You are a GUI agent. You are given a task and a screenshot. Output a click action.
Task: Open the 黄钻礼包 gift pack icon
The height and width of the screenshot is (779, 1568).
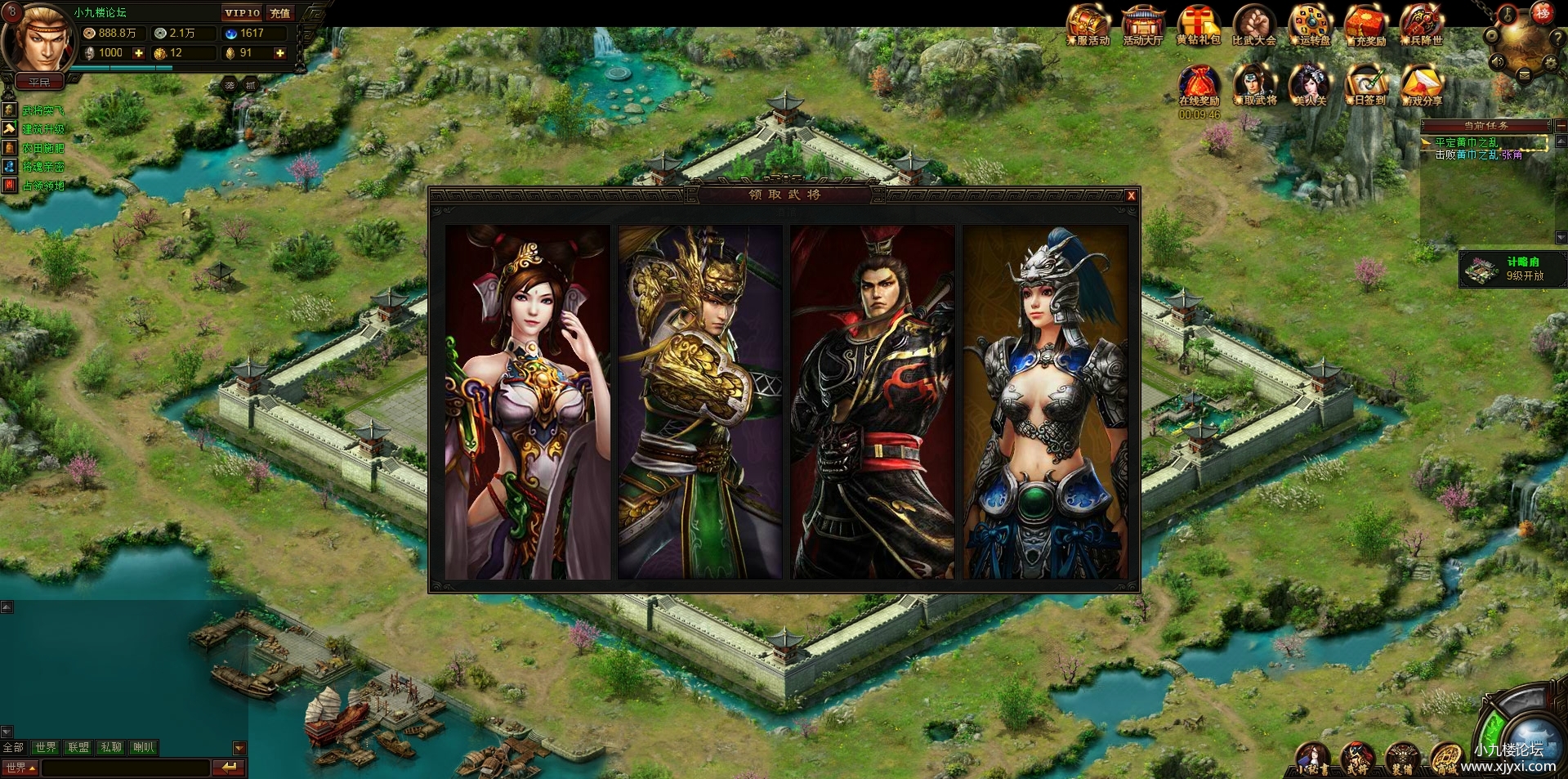pyautogui.click(x=1198, y=25)
